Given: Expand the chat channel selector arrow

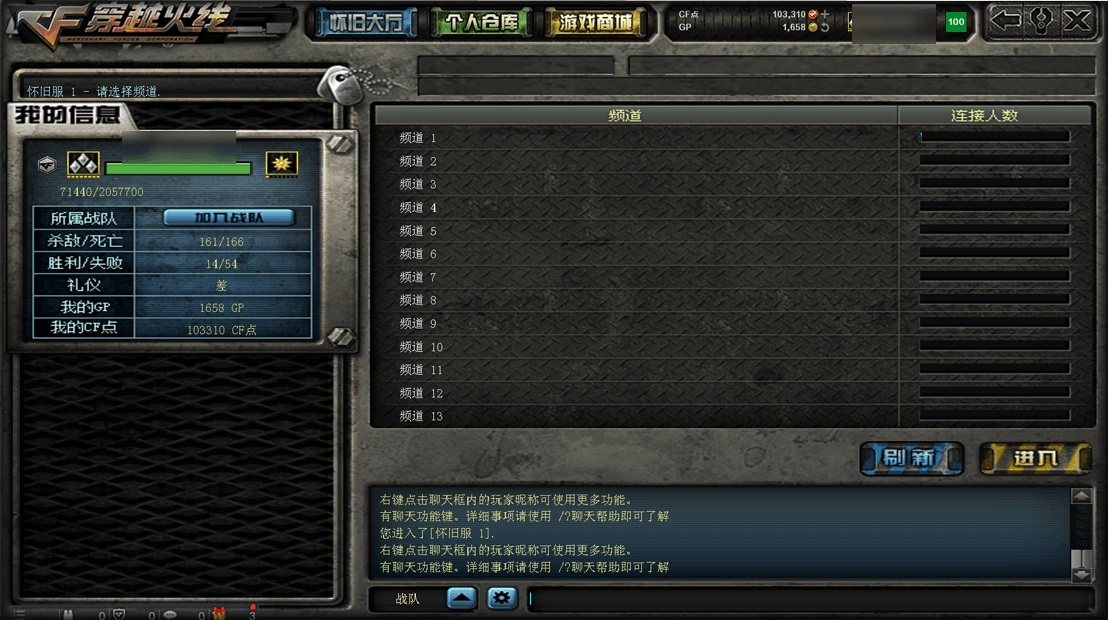Looking at the screenshot, I should tap(462, 598).
